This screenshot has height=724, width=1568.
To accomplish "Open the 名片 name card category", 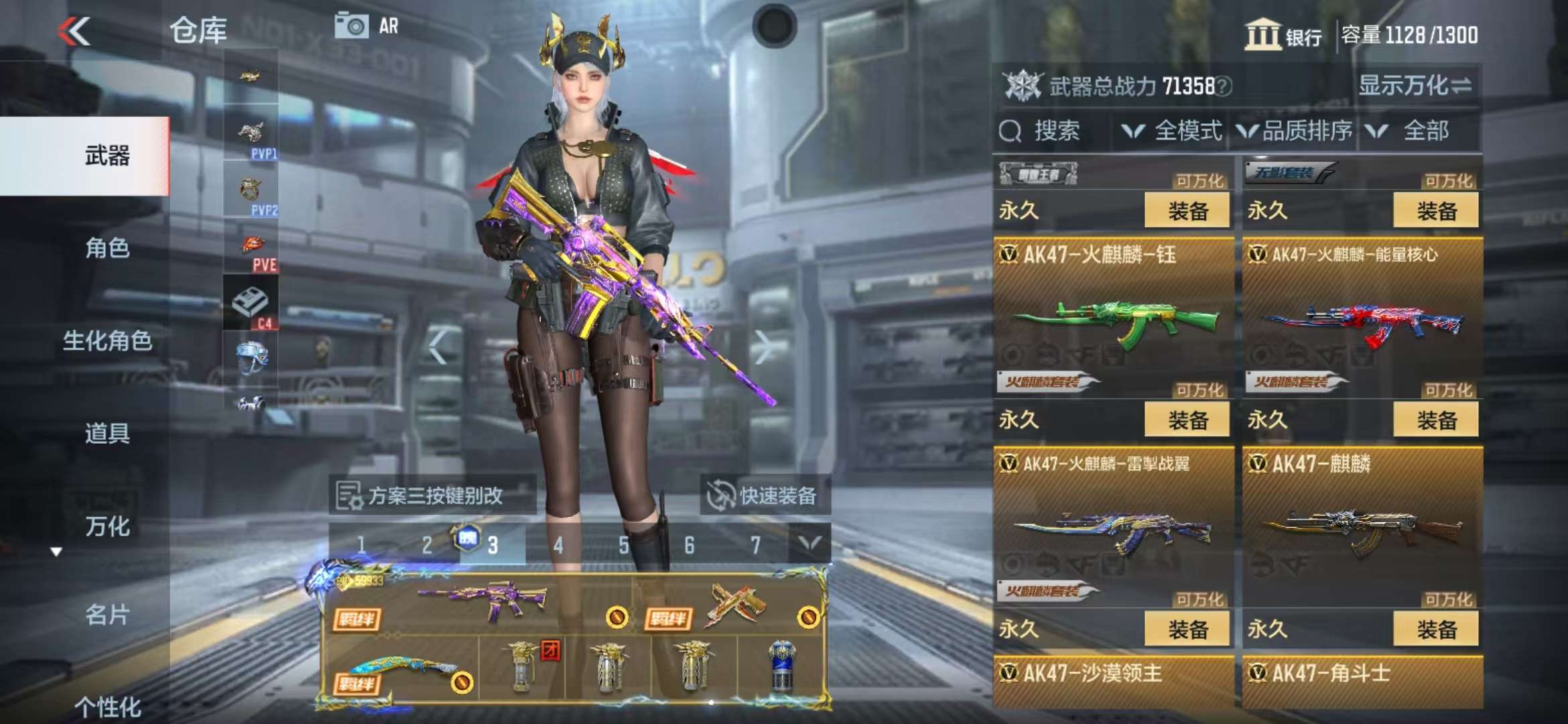I will [x=107, y=615].
